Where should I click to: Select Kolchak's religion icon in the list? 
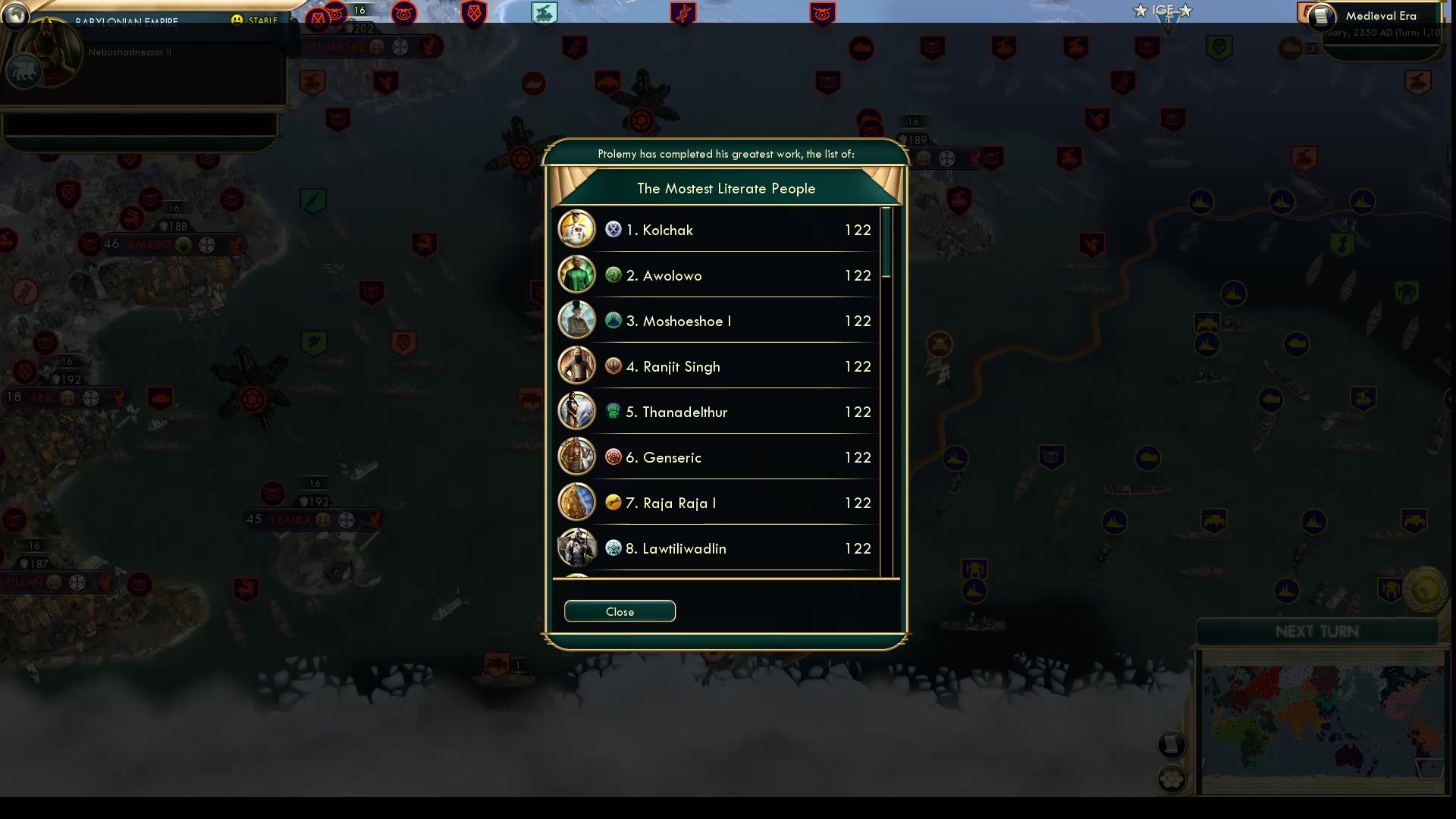tap(613, 230)
